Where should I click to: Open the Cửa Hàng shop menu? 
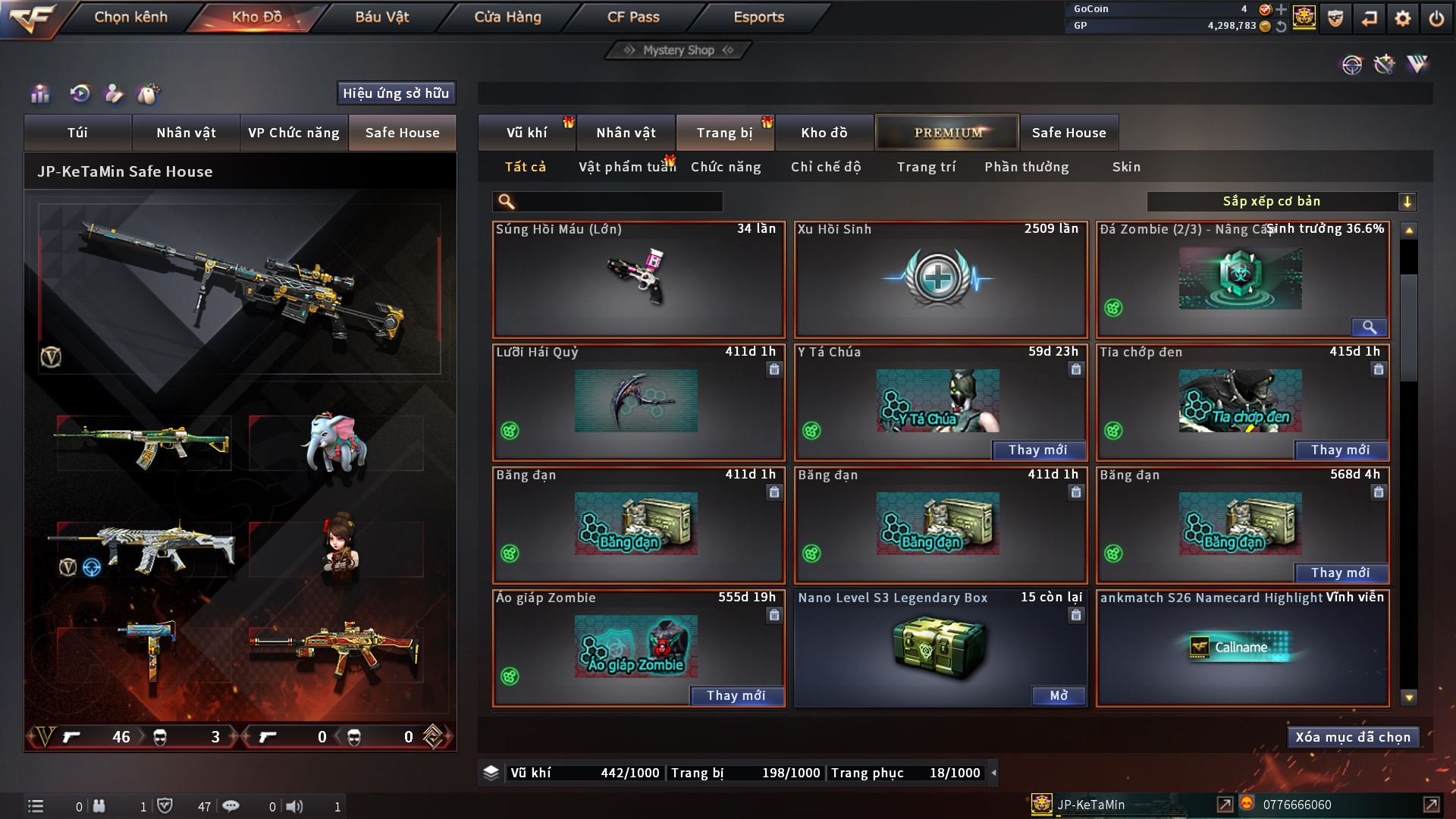(x=507, y=17)
